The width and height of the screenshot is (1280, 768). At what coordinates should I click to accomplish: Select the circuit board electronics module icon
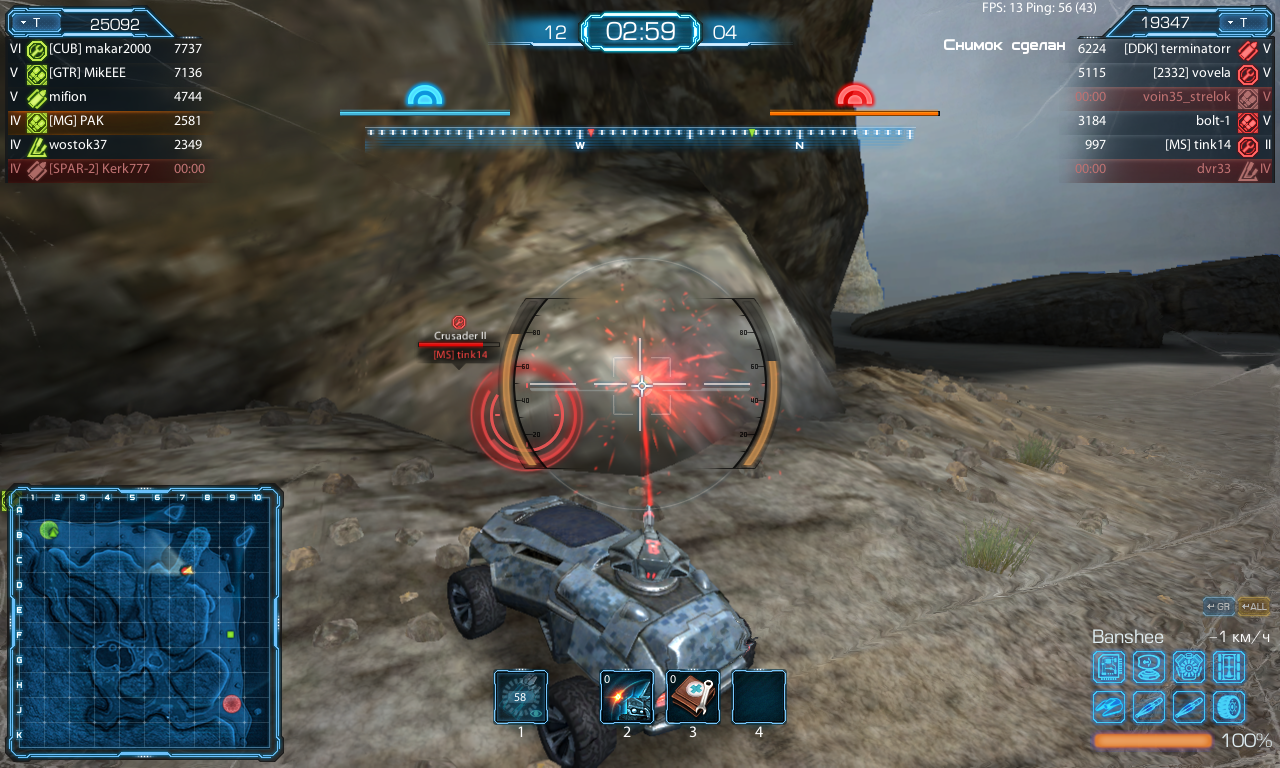[1109, 667]
